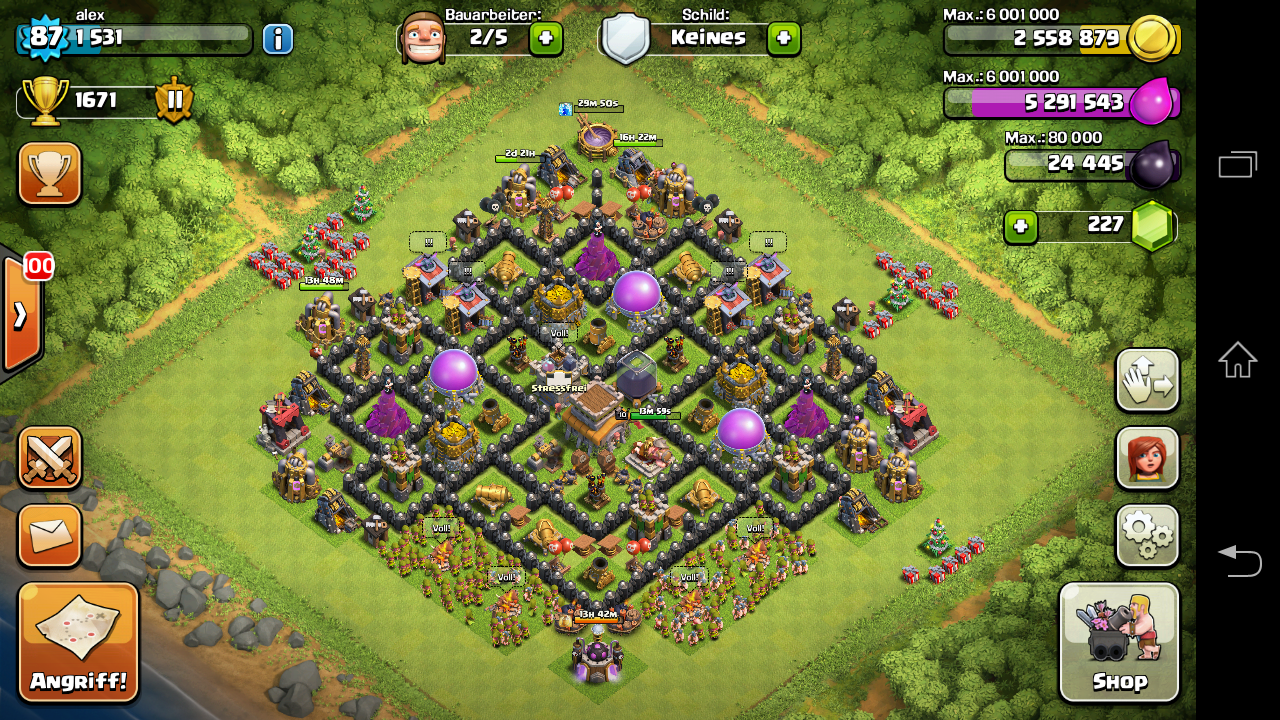Tap the level 87 experience star
The image size is (1280, 720).
point(44,37)
